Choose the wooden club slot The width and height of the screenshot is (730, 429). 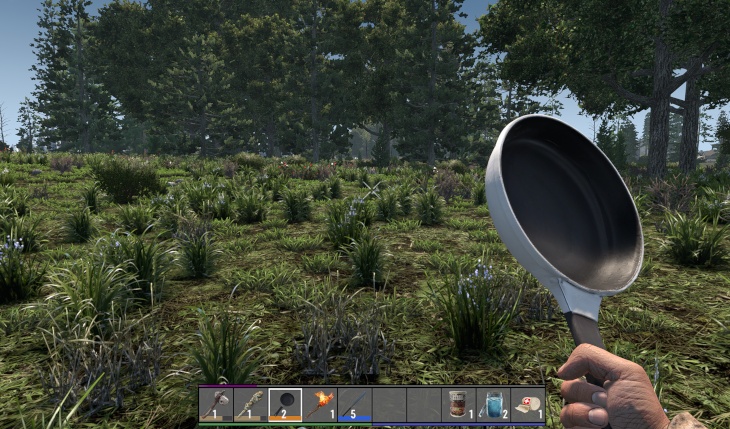pos(250,404)
